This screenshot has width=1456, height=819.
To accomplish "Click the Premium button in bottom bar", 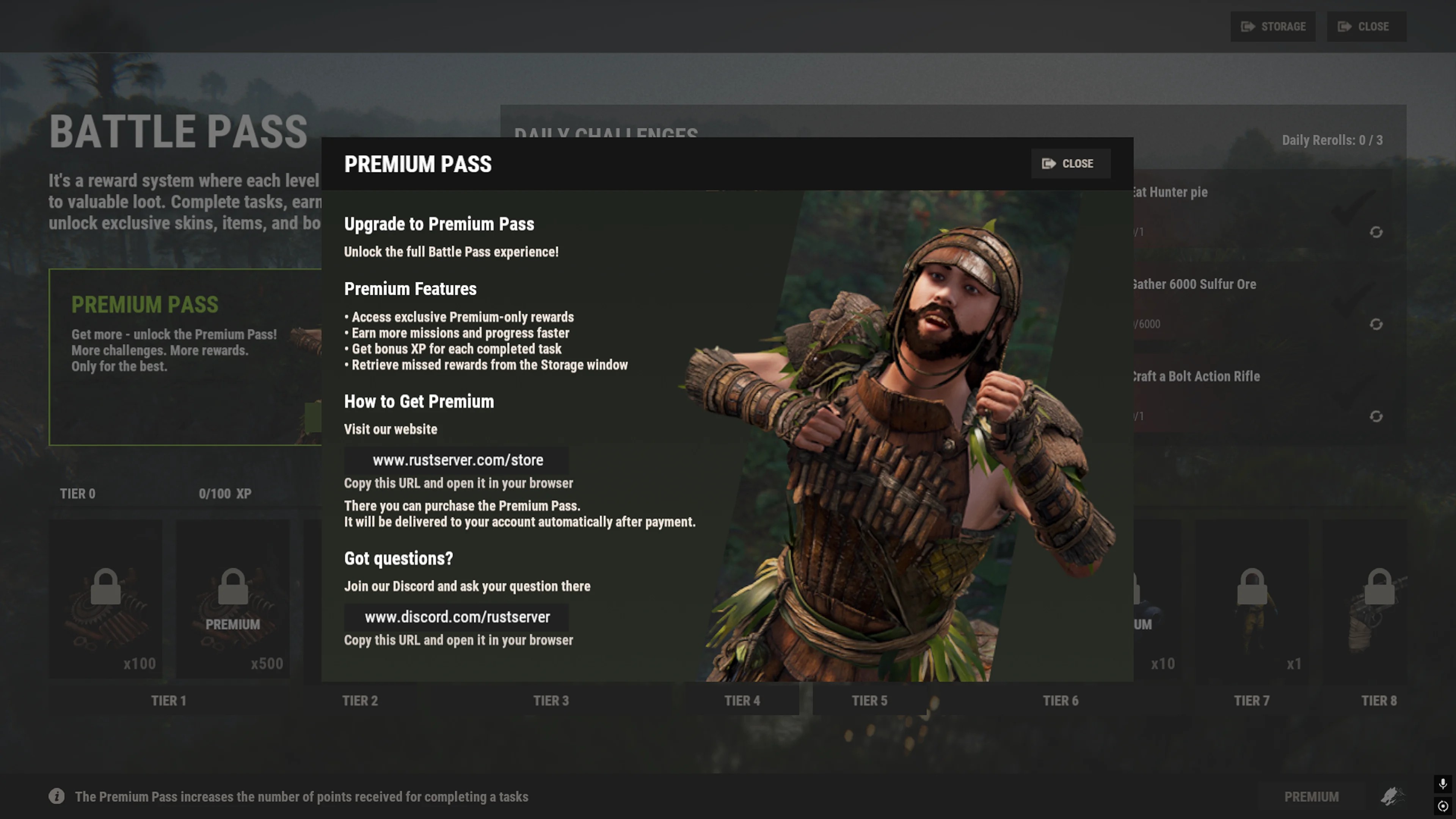I will tap(1311, 797).
